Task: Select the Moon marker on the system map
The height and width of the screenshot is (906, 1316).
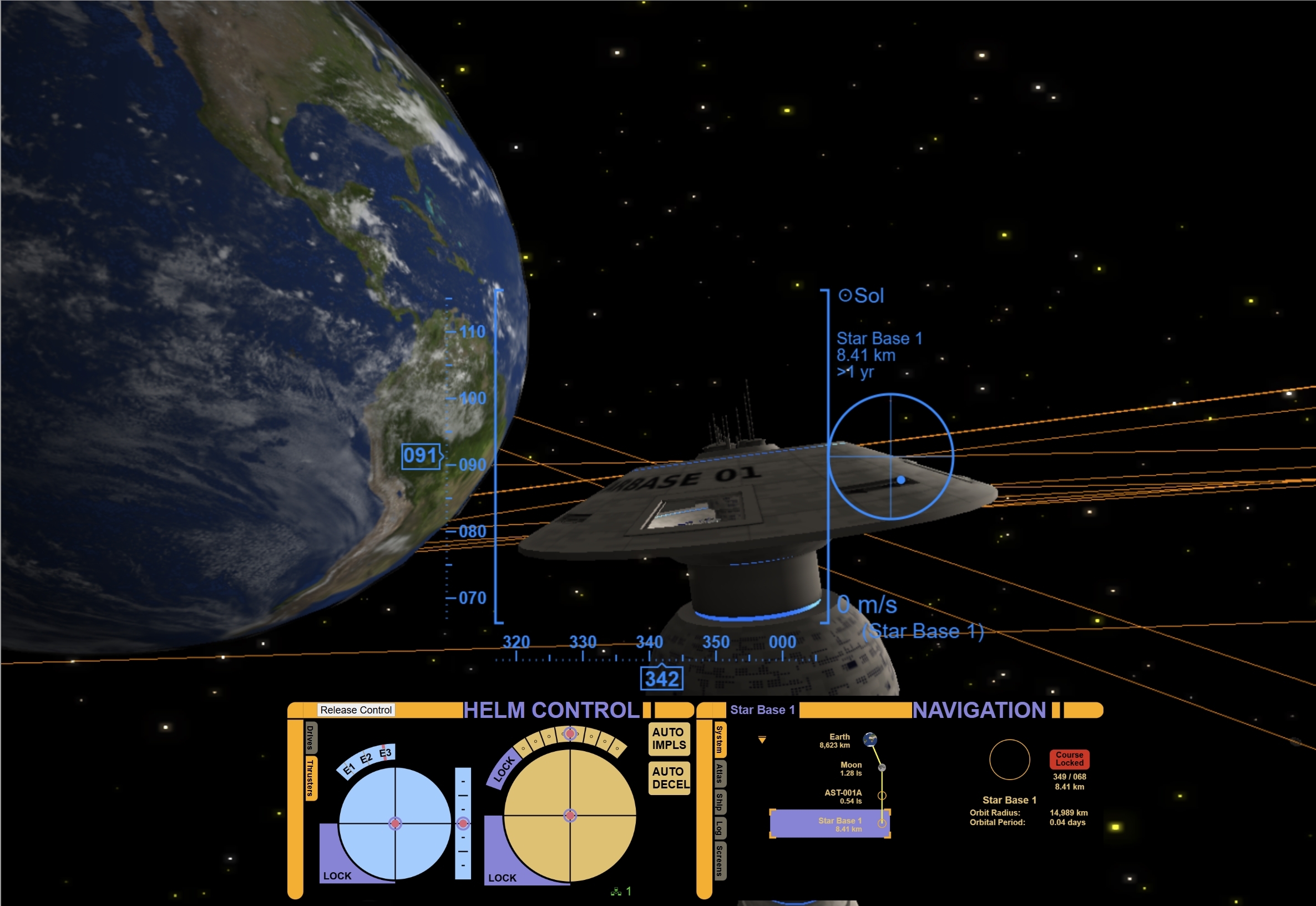Action: coord(882,767)
